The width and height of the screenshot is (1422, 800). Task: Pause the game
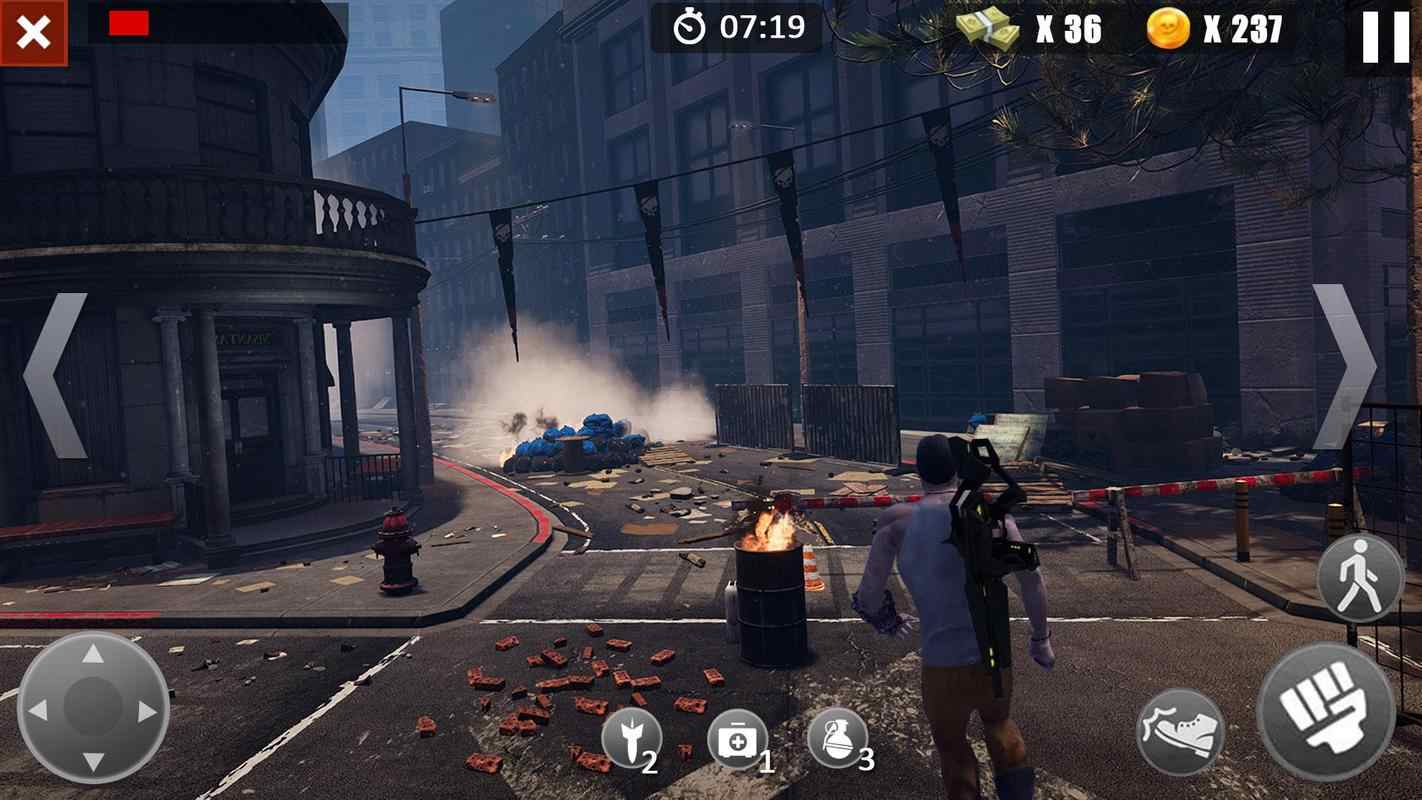point(1385,38)
